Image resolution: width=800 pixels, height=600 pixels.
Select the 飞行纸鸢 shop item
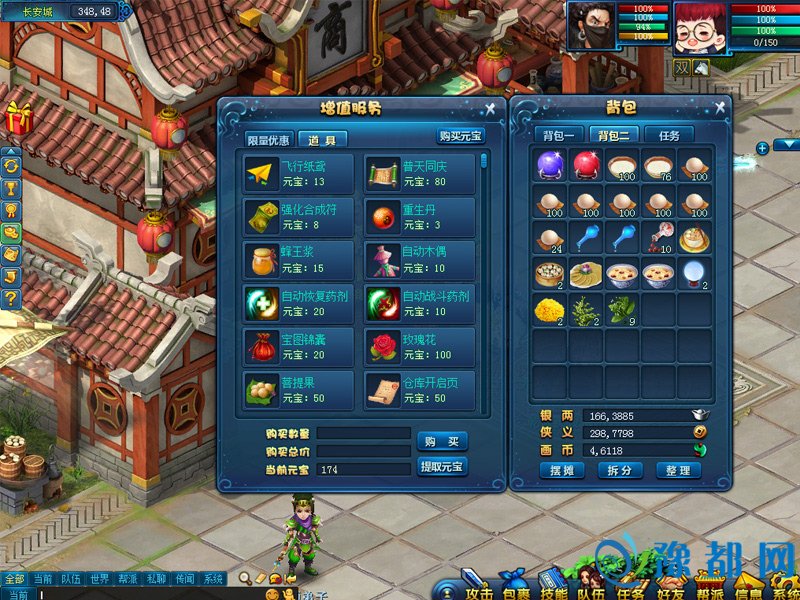[298, 174]
